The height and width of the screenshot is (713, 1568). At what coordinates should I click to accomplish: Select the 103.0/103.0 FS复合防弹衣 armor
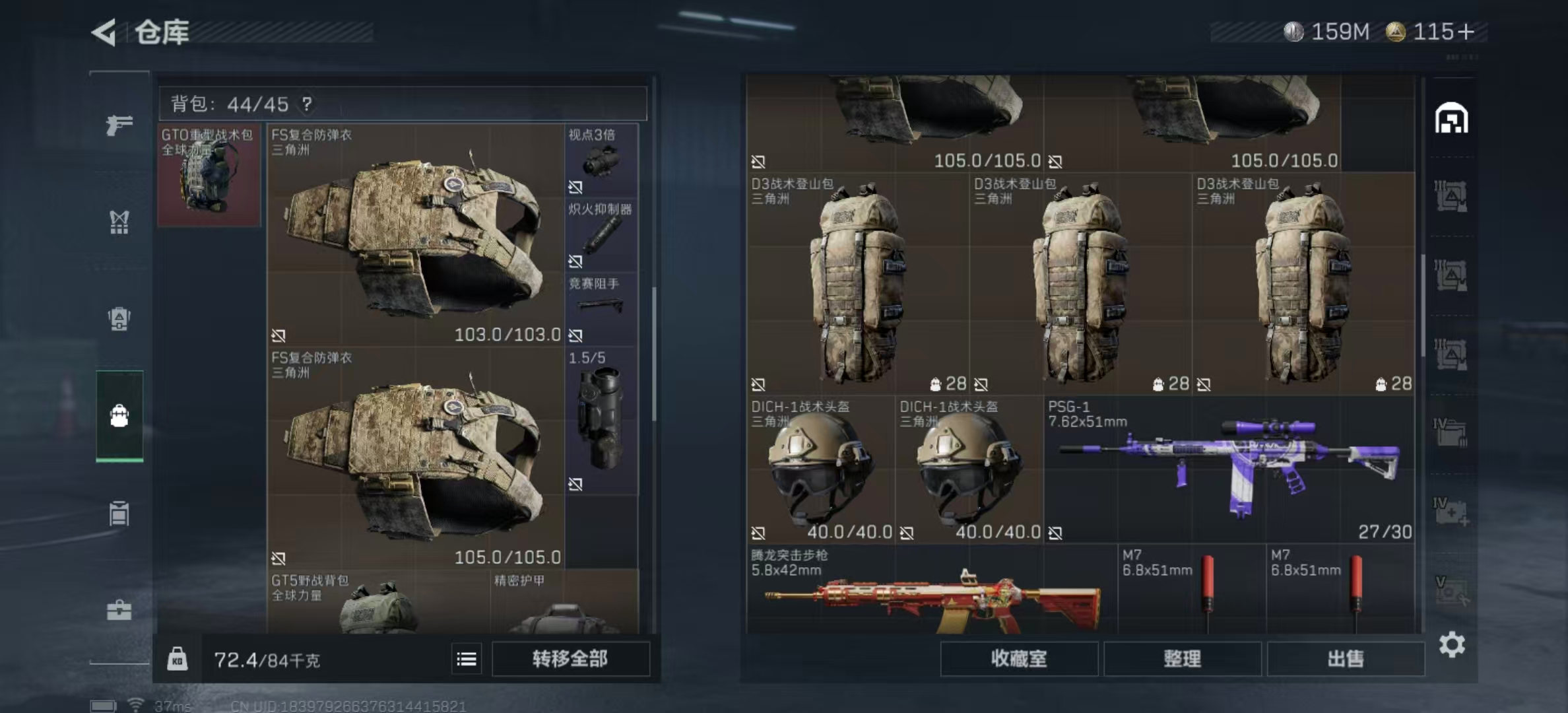pos(416,234)
